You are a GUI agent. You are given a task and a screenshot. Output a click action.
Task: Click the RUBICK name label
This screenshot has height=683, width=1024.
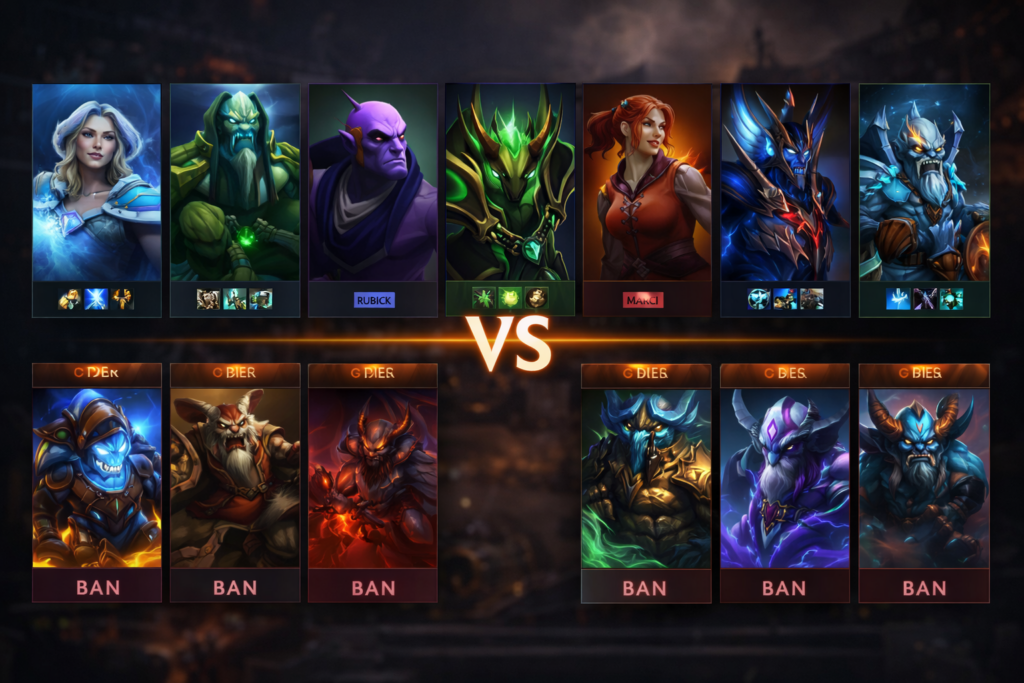click(374, 300)
